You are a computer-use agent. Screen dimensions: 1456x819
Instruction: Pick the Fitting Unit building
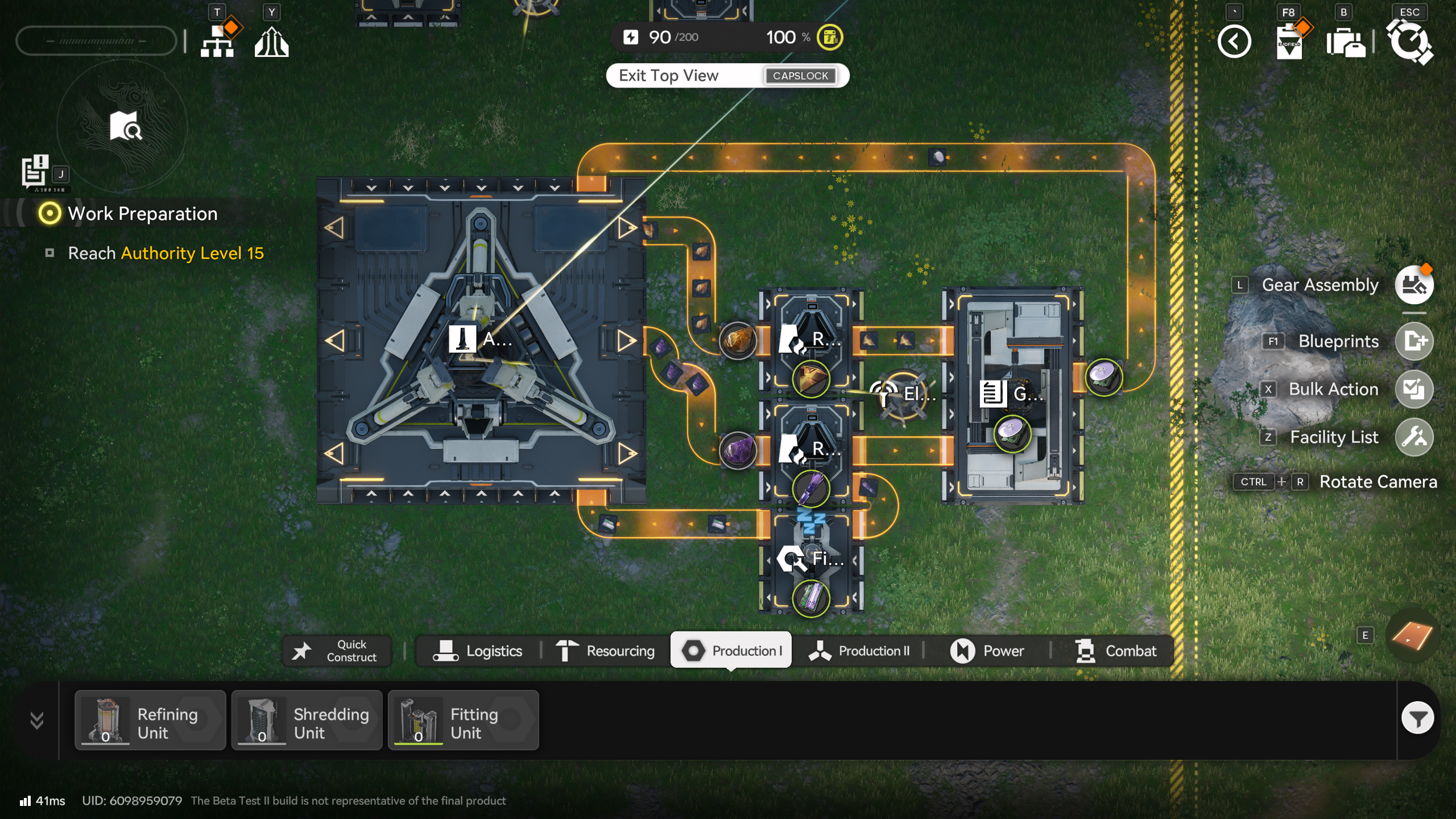(x=464, y=720)
